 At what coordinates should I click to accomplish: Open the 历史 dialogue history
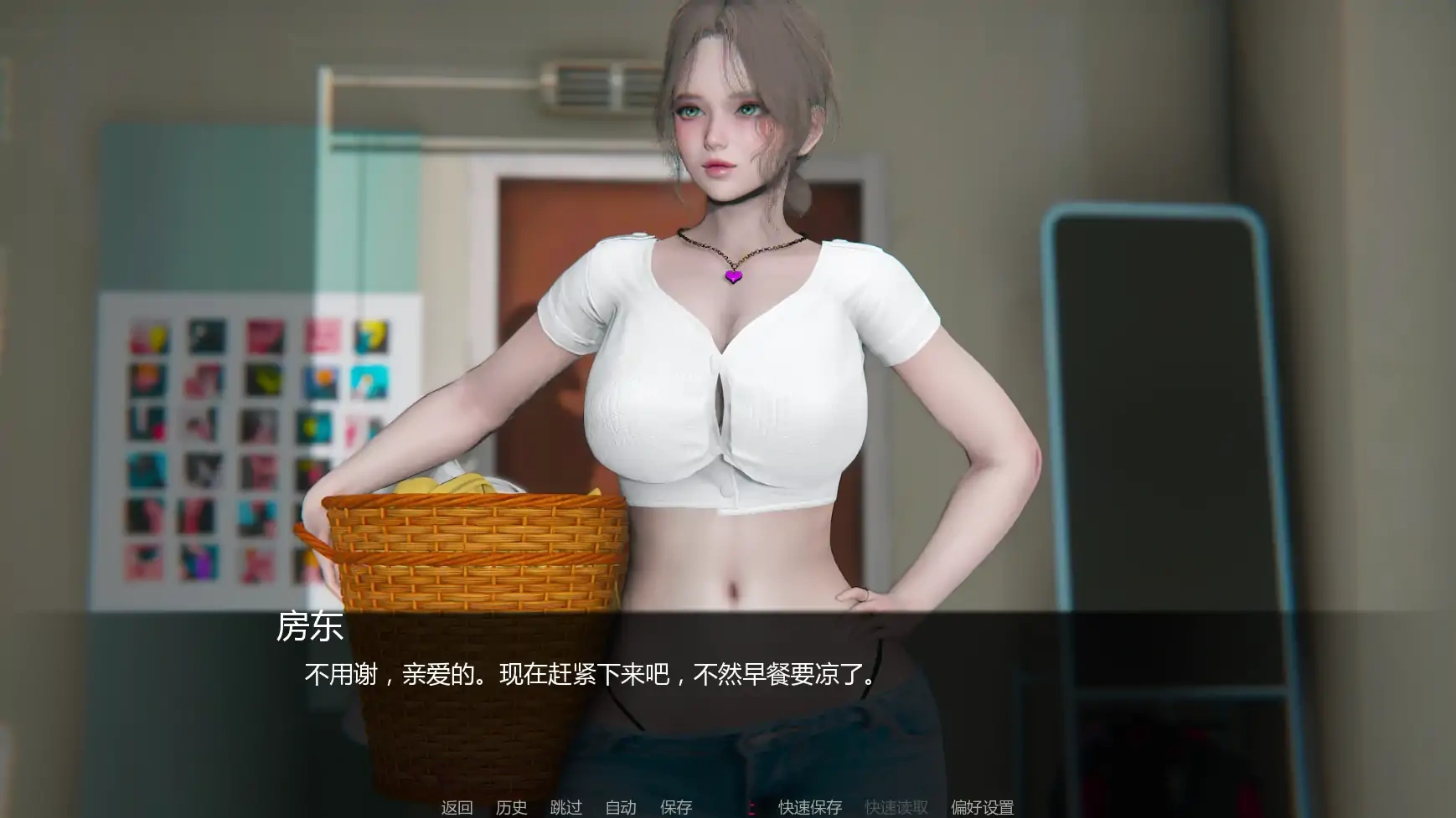(x=513, y=807)
